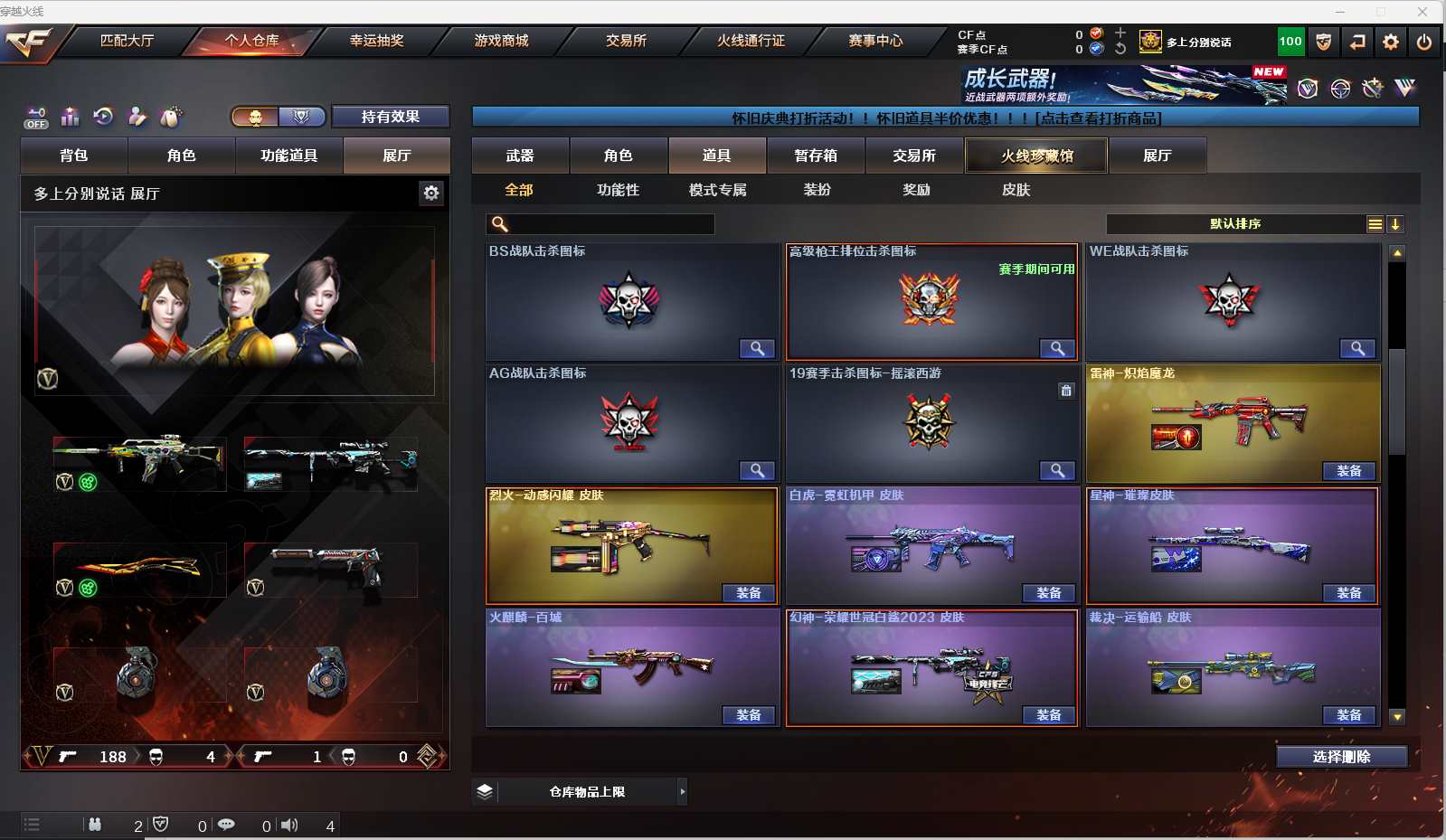Expand the 仓库物品上限 storage limit
The height and width of the screenshot is (840, 1446).
point(683,792)
